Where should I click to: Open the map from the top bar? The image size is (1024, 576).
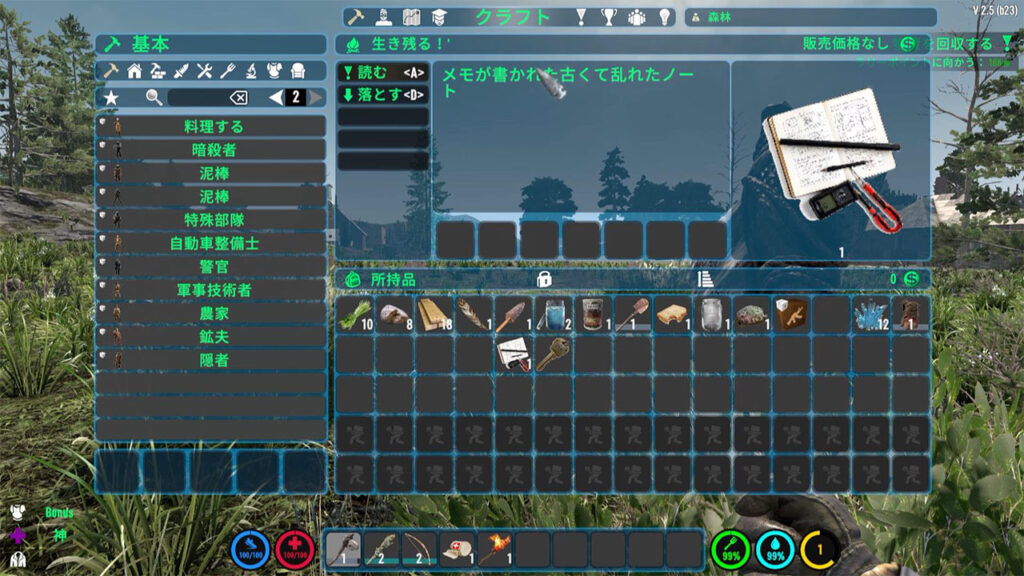[410, 17]
